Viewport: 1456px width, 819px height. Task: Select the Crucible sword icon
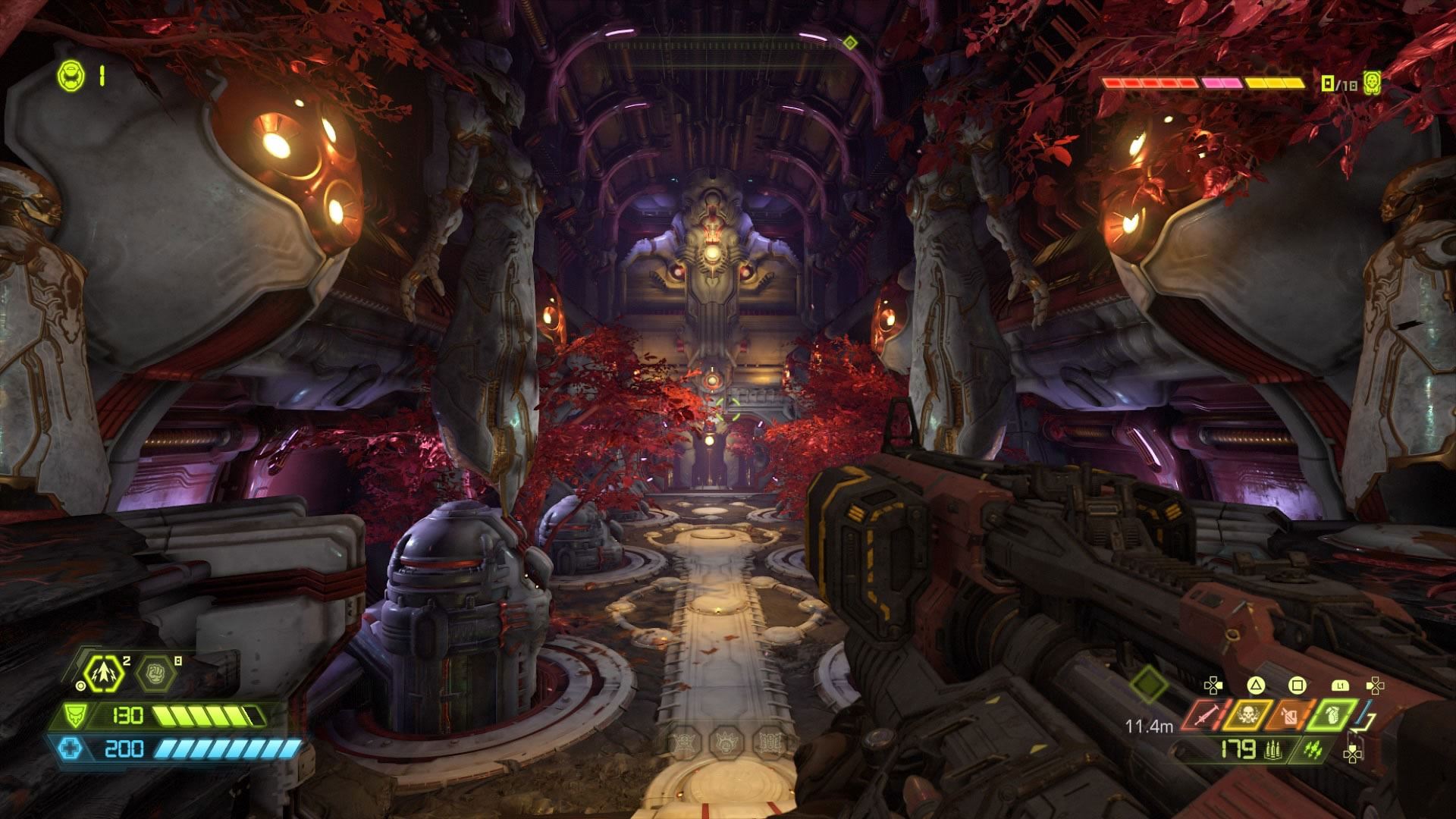point(1200,714)
